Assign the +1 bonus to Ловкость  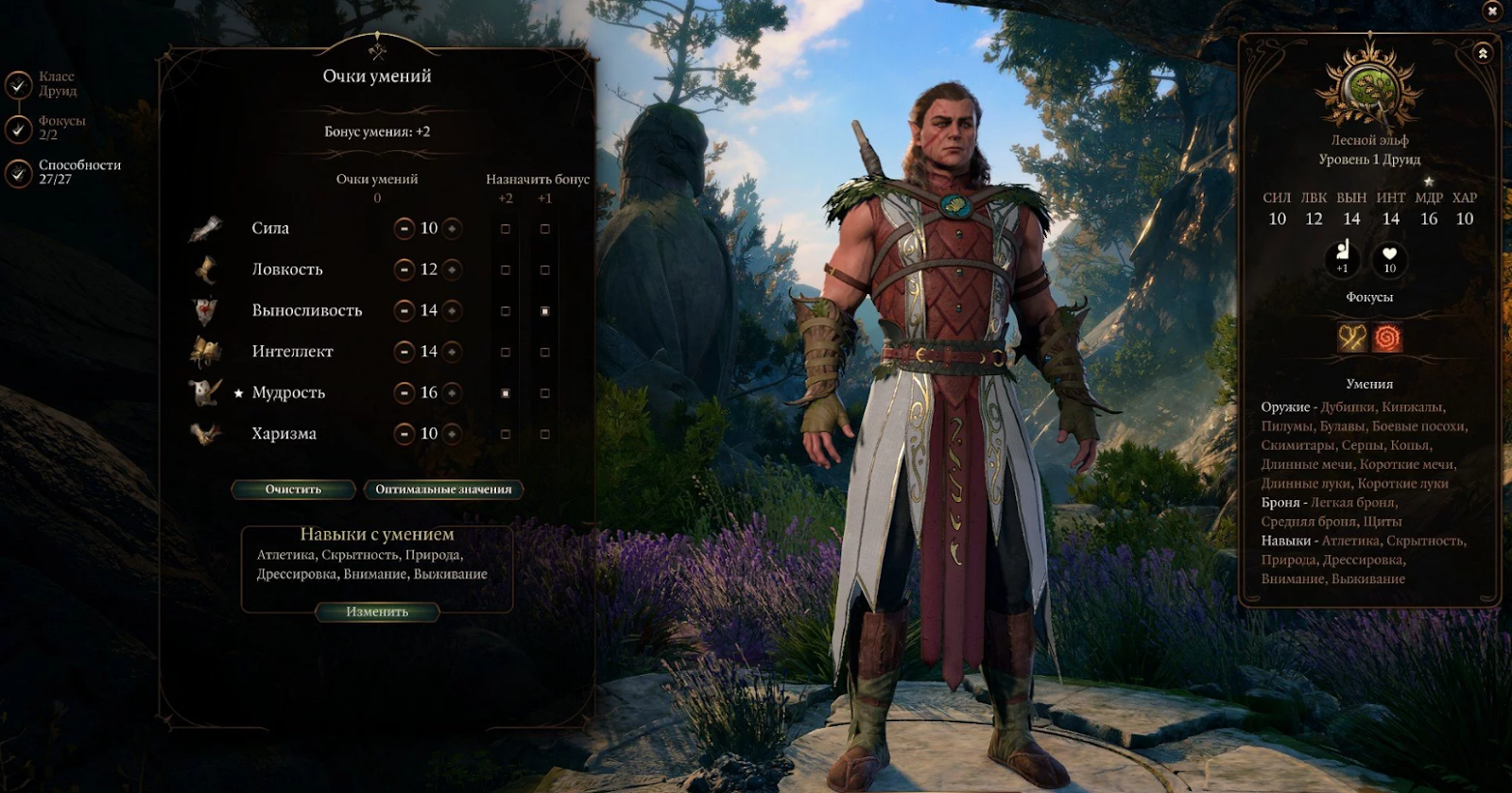[x=544, y=270]
